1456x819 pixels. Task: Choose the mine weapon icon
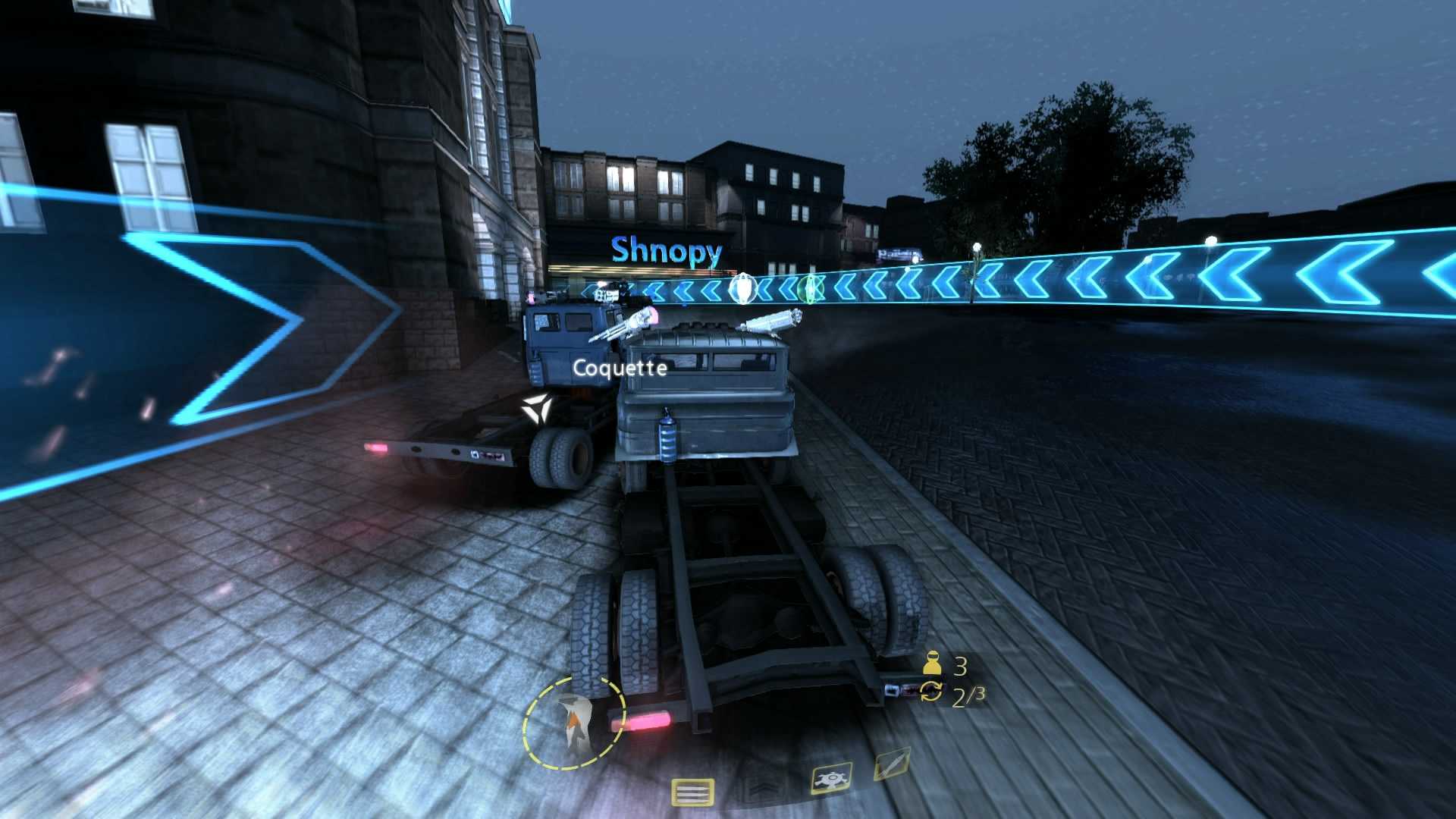pyautogui.click(x=831, y=780)
